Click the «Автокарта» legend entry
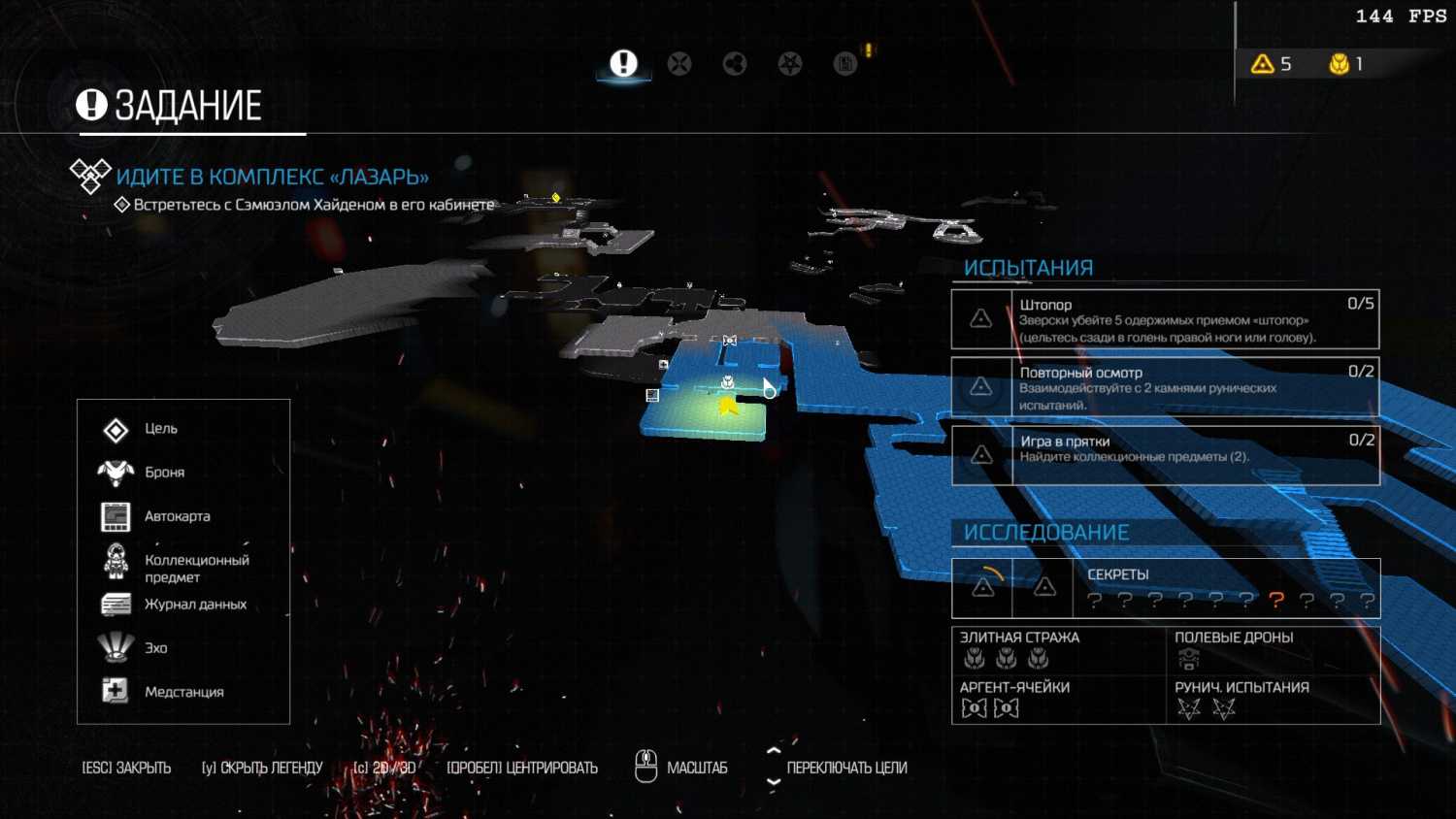The height and width of the screenshot is (819, 1456). click(177, 516)
